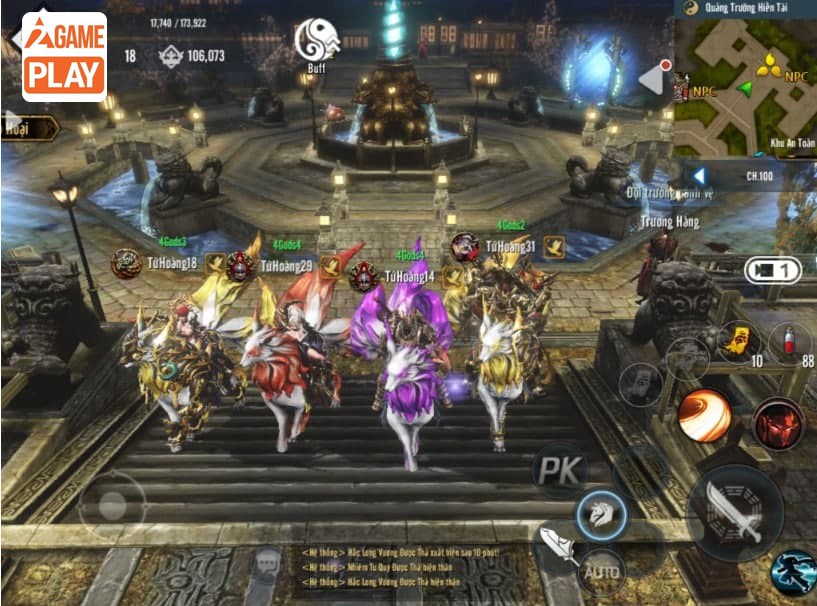Activate the orange whirlwind skill
Image resolution: width=817 pixels, height=606 pixels.
point(705,415)
